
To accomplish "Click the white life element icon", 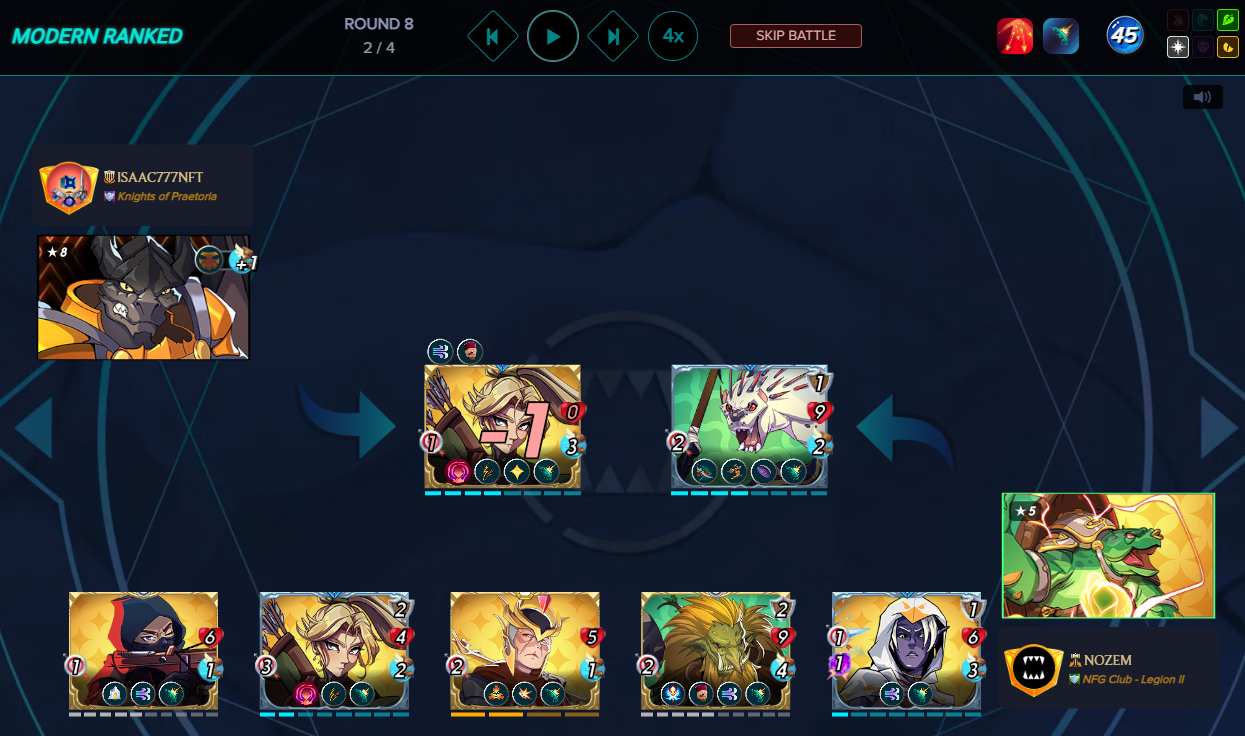I will point(1178,47).
